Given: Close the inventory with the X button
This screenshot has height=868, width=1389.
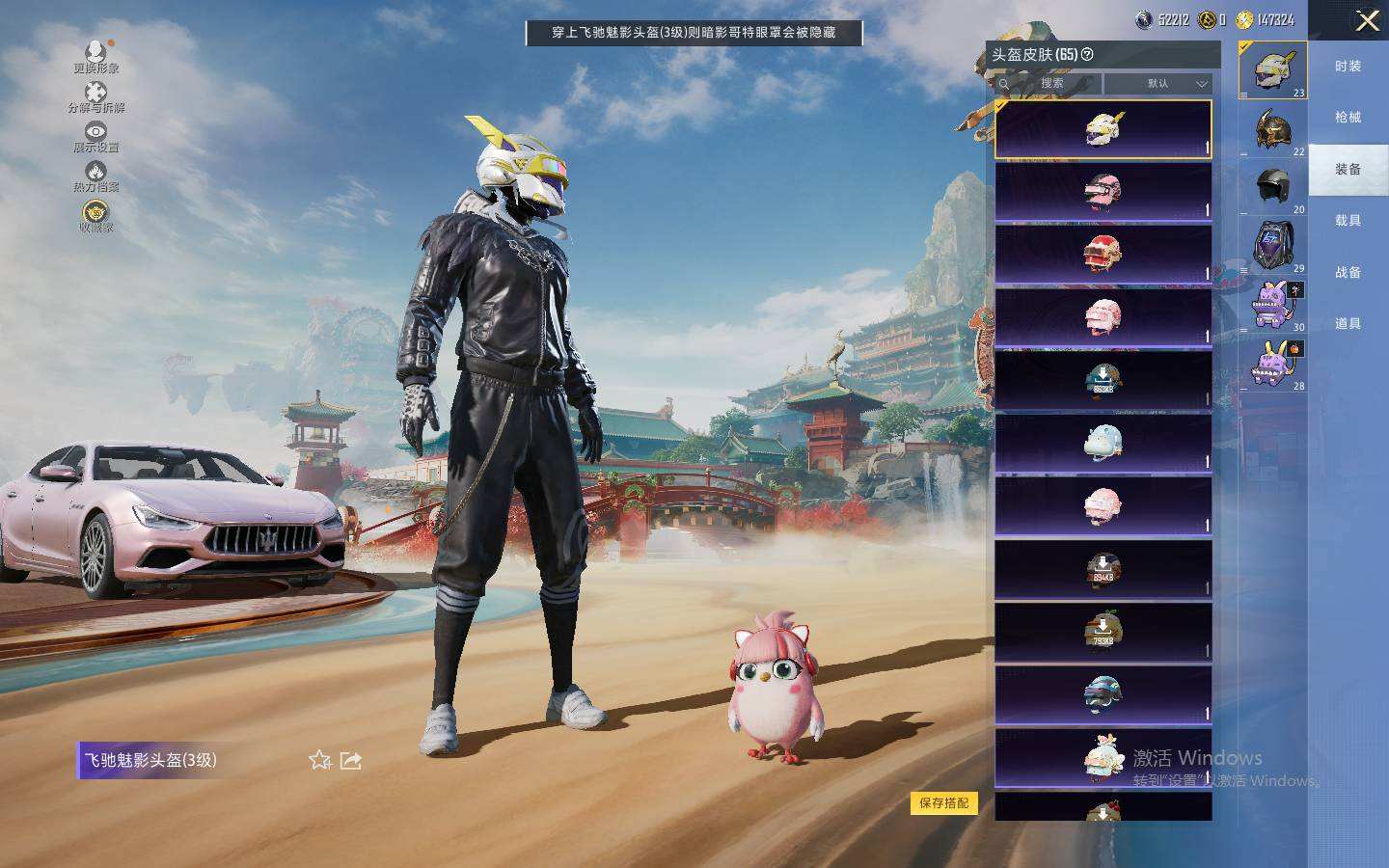Looking at the screenshot, I should [1367, 20].
